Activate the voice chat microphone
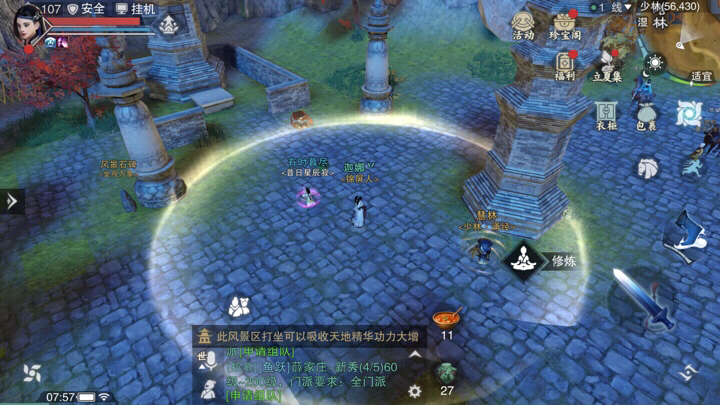This screenshot has height=405, width=720. [x=210, y=361]
